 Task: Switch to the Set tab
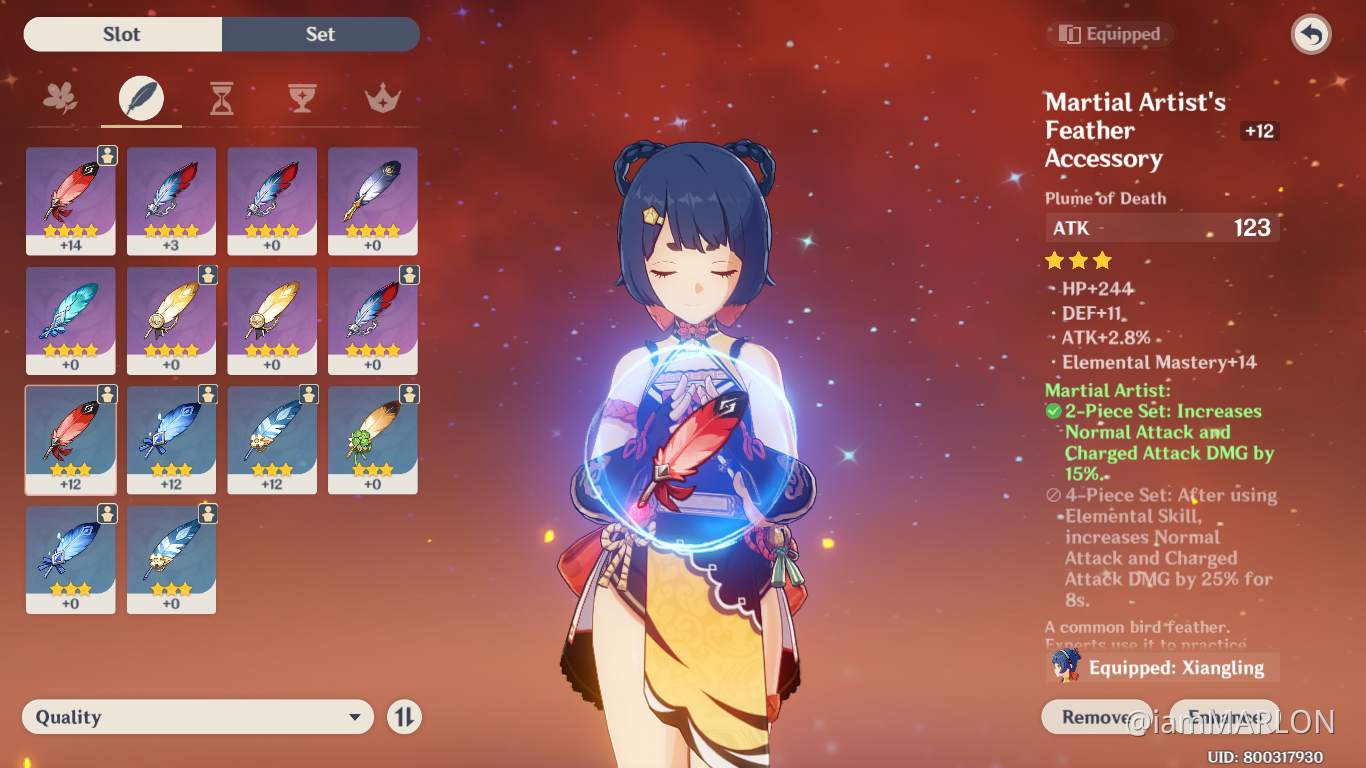coord(320,33)
